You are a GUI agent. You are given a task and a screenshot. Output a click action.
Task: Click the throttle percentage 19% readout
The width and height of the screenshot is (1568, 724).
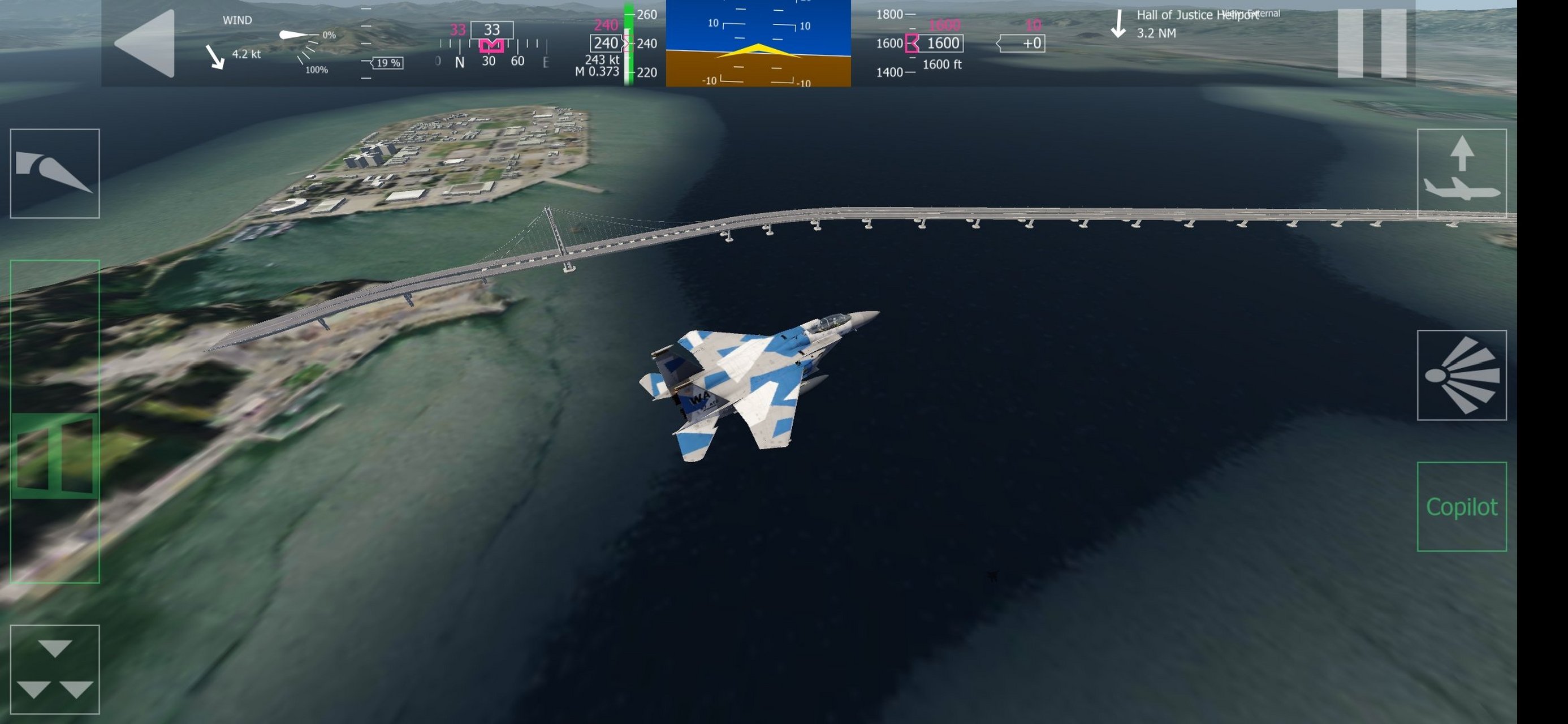pos(390,63)
